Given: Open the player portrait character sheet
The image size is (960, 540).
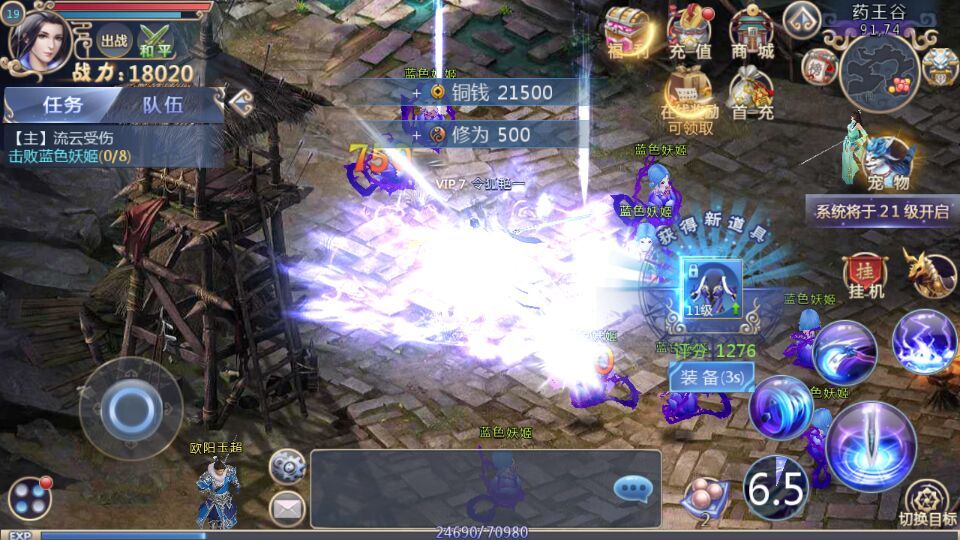Looking at the screenshot, I should point(42,42).
